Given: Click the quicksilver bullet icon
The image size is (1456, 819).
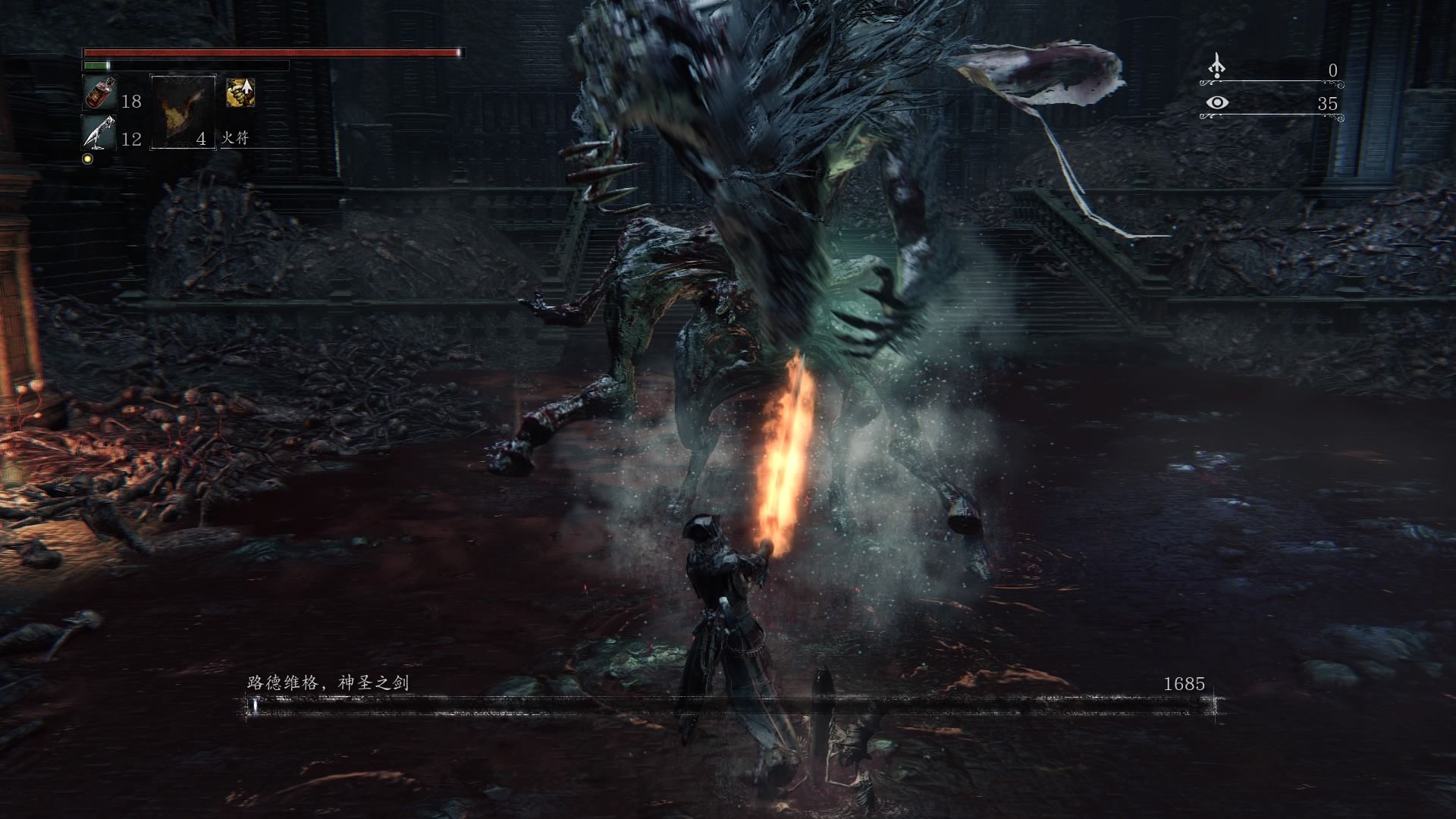Looking at the screenshot, I should 99,133.
